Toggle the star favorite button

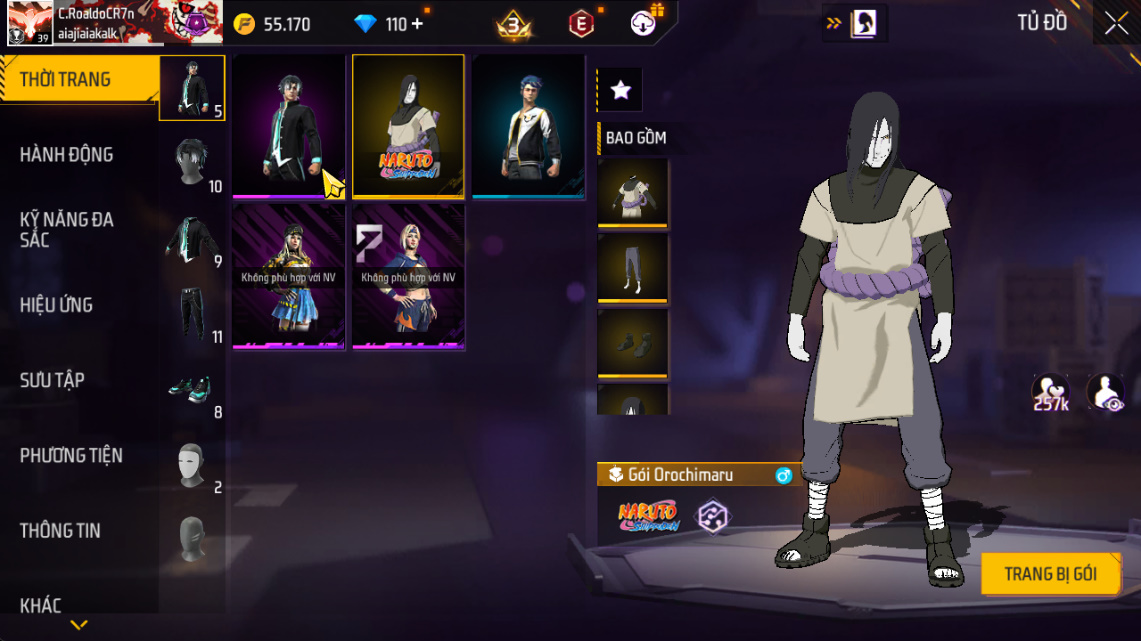(620, 90)
